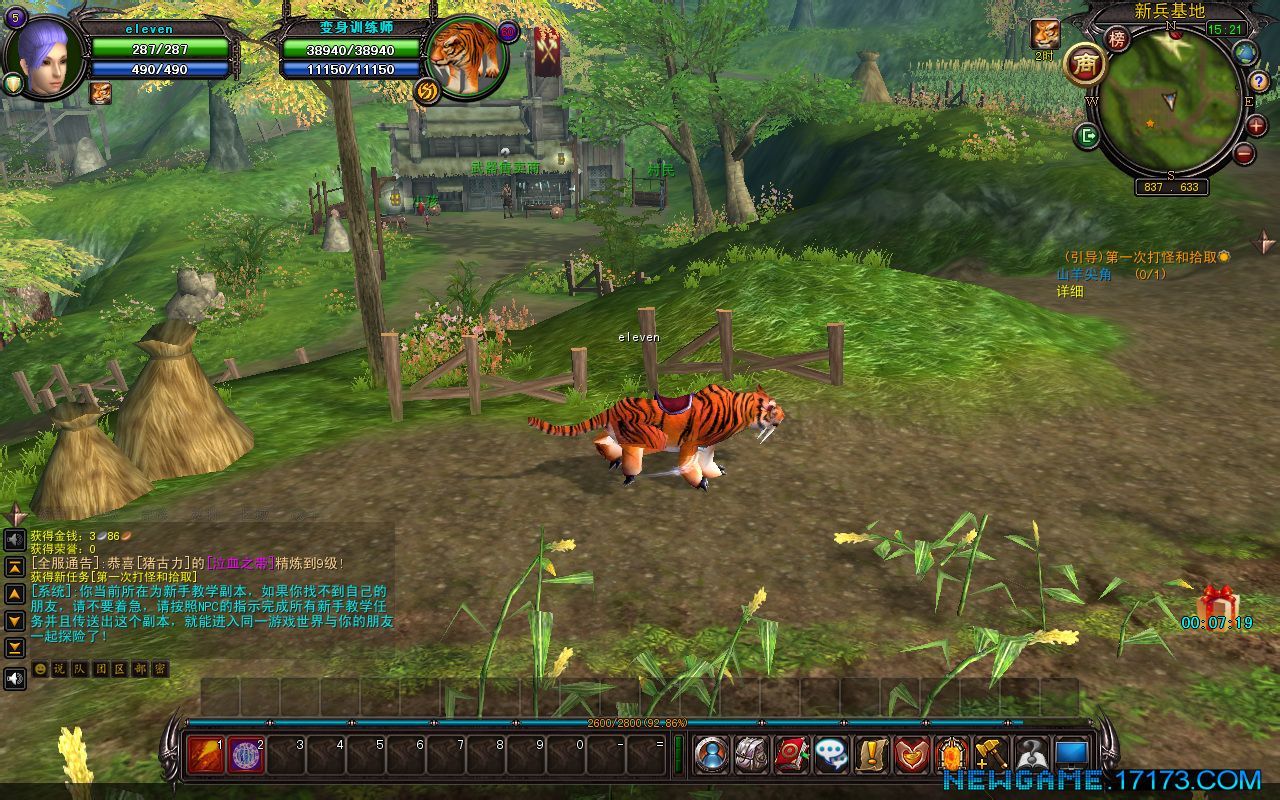
Task: Claim the gift box timer reward
Action: point(1217,603)
